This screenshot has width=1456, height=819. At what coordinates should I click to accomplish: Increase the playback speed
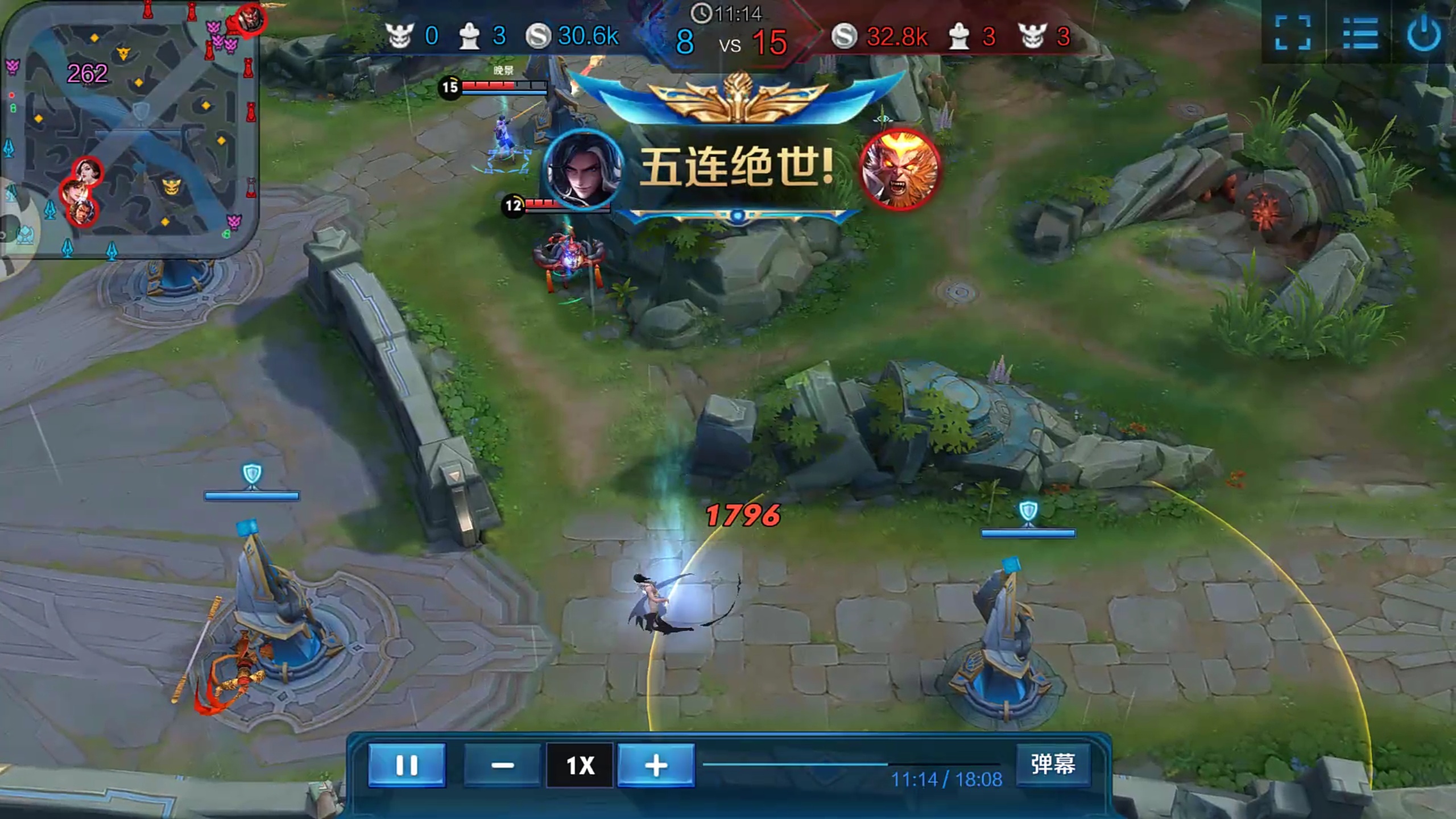pyautogui.click(x=656, y=766)
